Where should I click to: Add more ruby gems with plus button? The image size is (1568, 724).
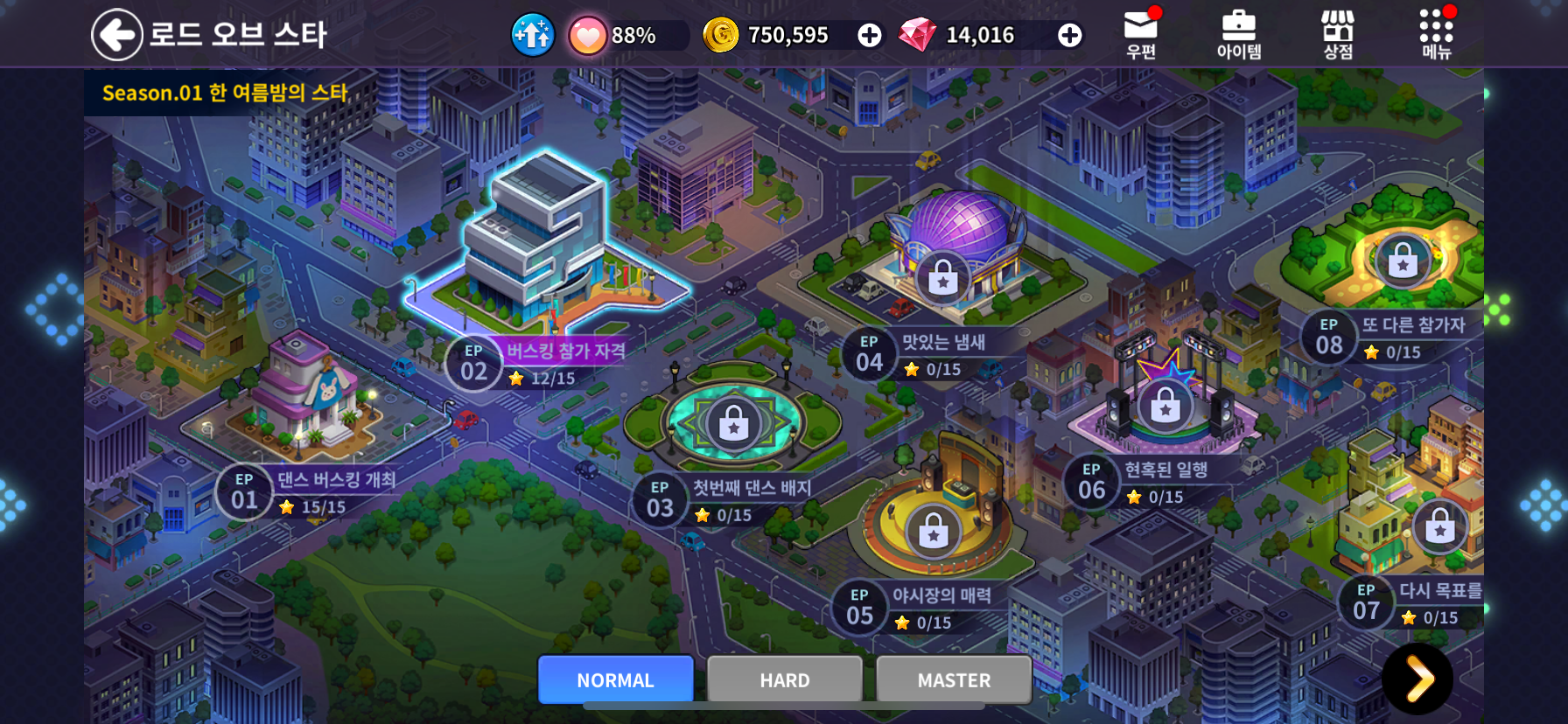coord(1069,35)
